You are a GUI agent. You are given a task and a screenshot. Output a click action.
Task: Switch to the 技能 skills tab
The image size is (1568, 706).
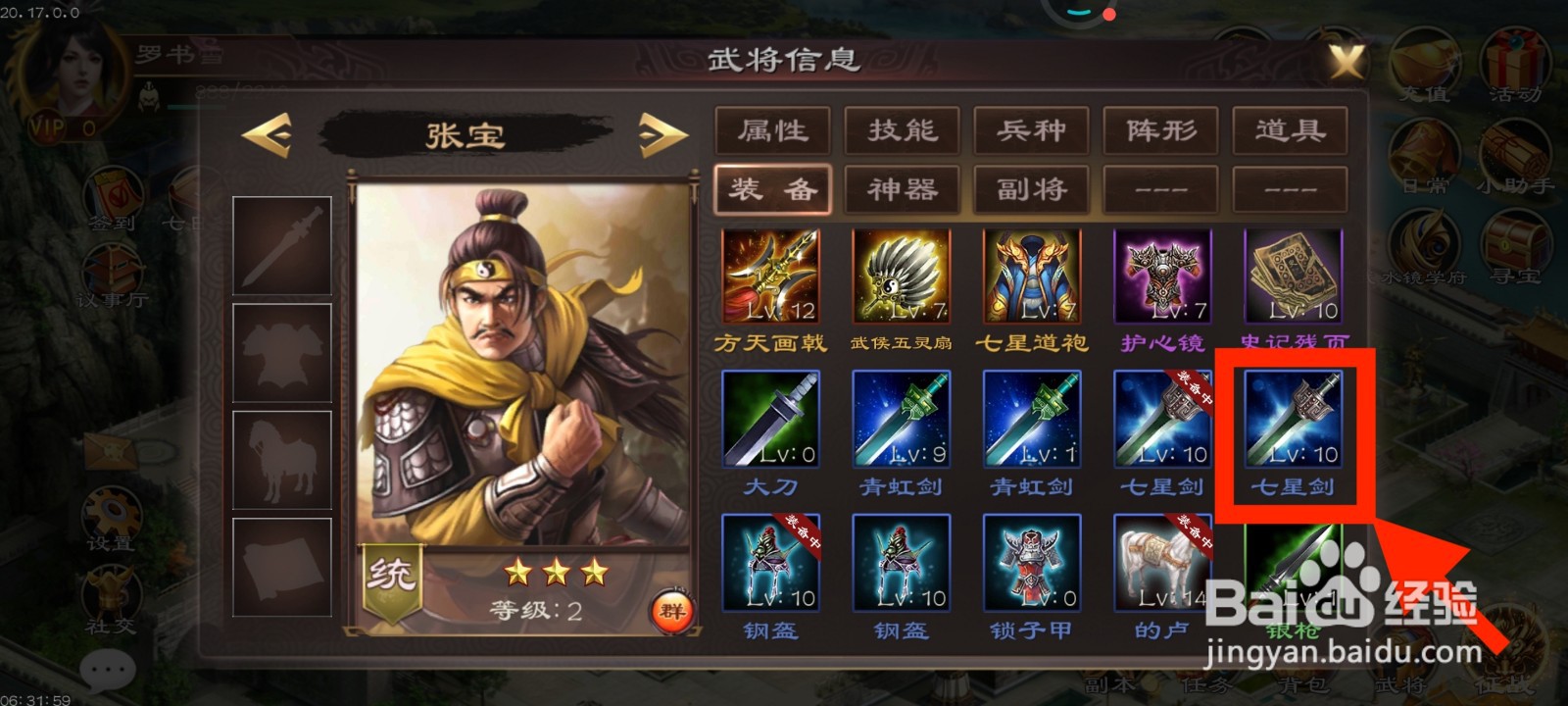coord(901,130)
